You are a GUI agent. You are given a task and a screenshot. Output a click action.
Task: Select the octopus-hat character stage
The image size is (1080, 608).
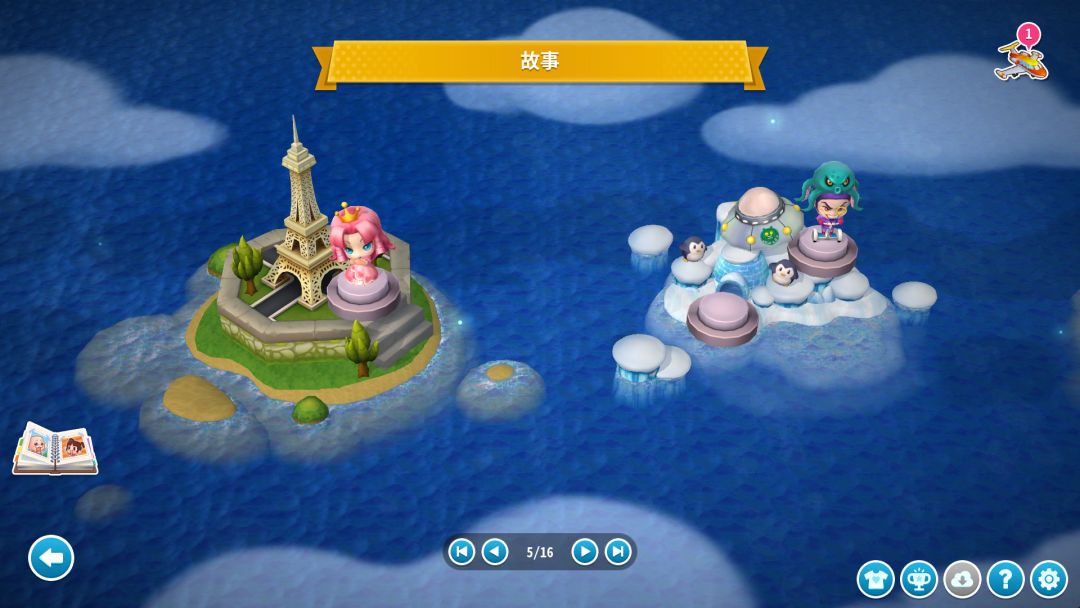827,208
